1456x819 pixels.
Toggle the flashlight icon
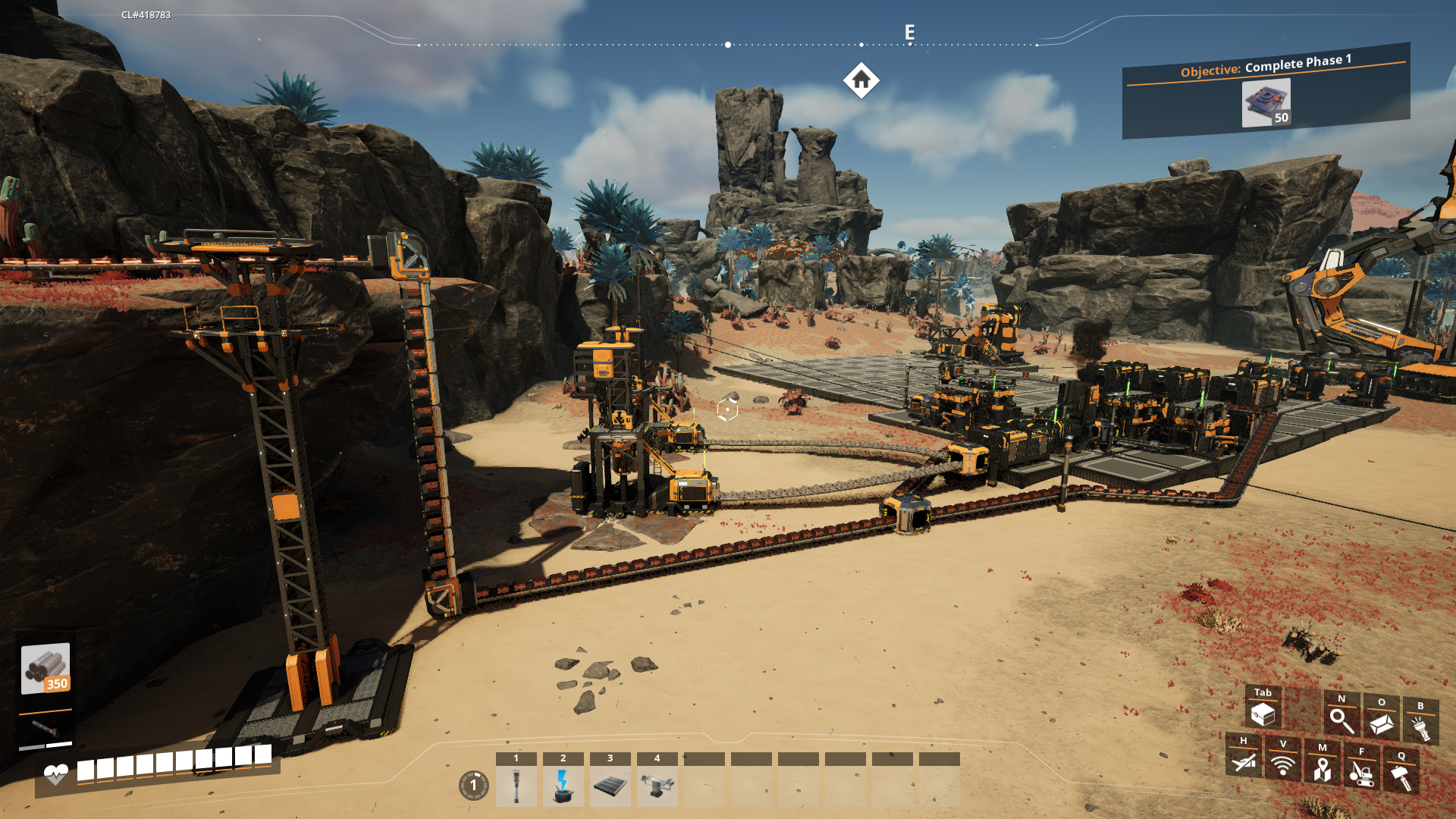(x=1420, y=728)
